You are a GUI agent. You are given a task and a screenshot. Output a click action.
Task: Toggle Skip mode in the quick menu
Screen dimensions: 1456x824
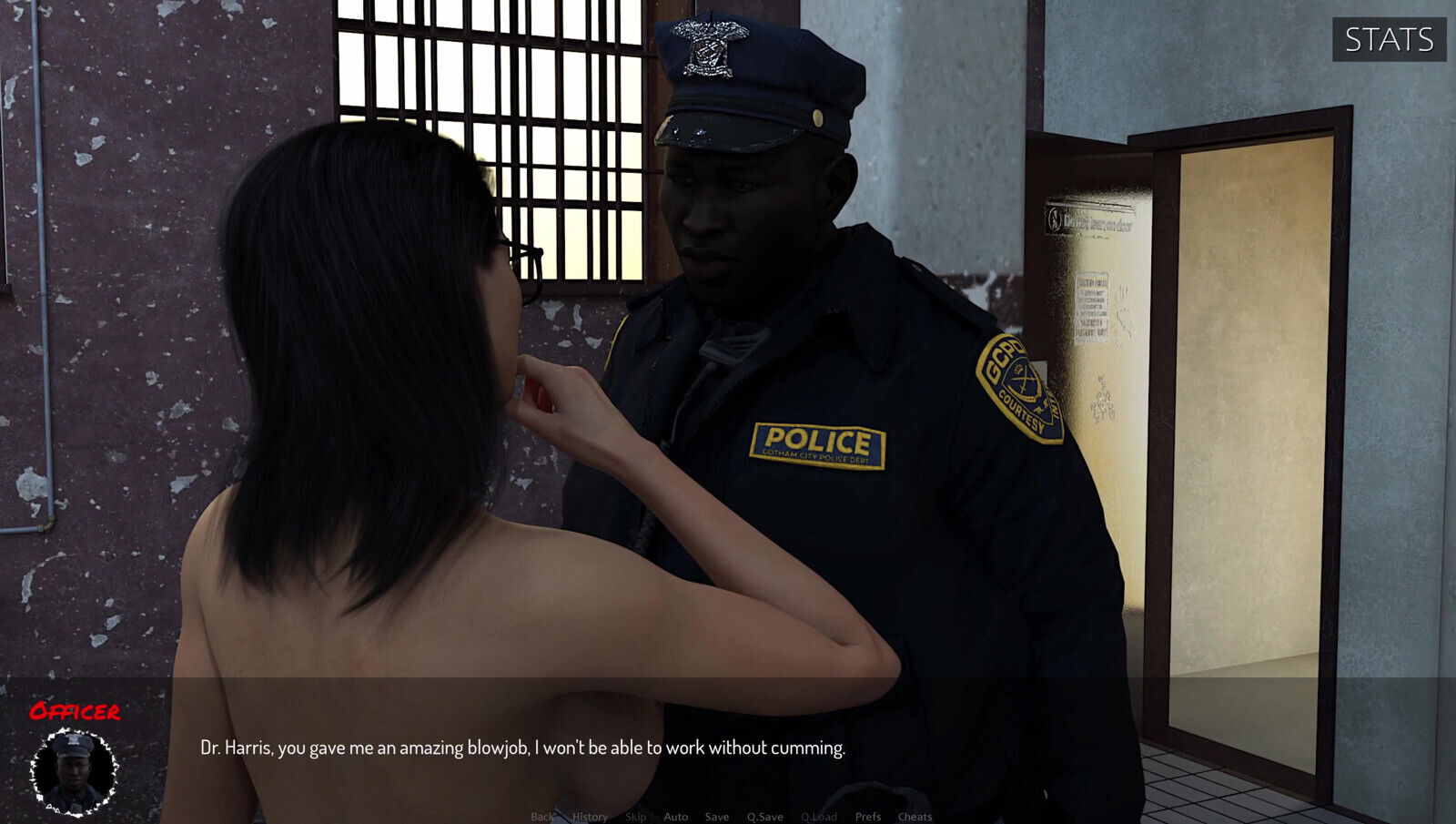[636, 817]
